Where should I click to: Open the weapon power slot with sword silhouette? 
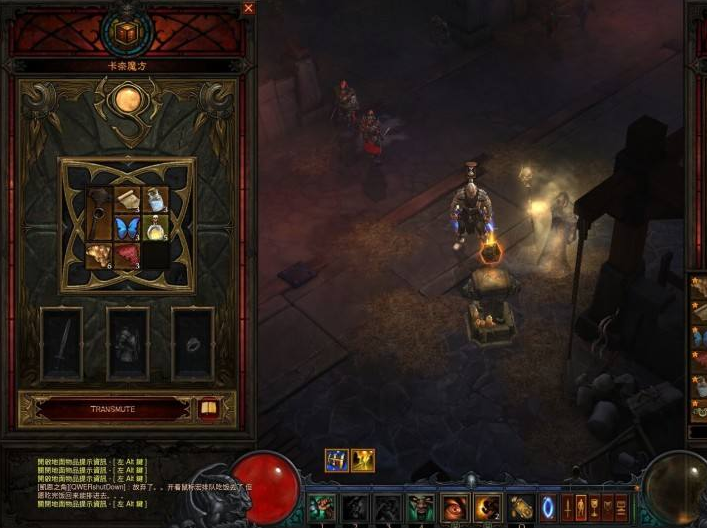[x=61, y=343]
